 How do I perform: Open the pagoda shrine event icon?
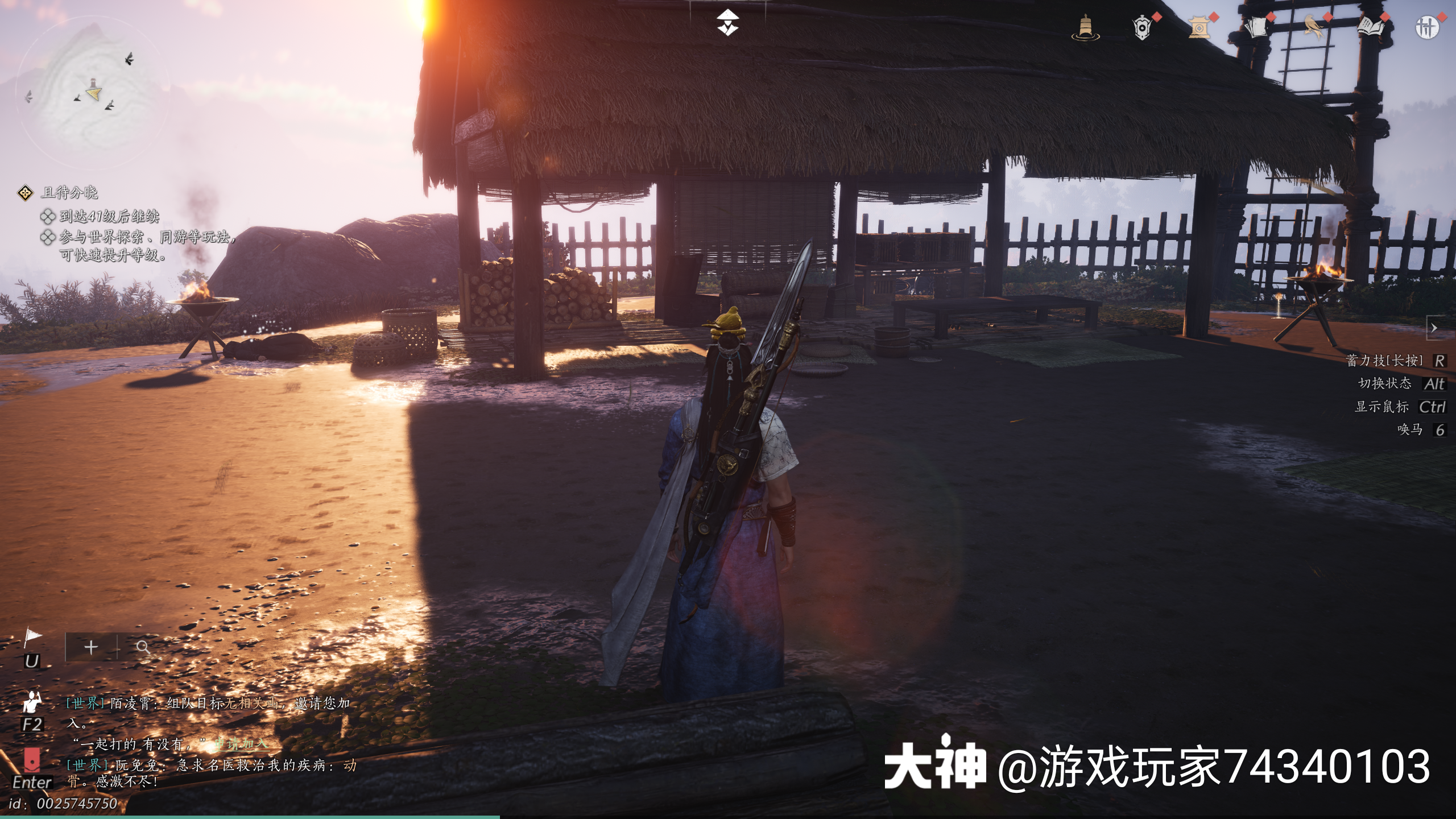[1199, 26]
